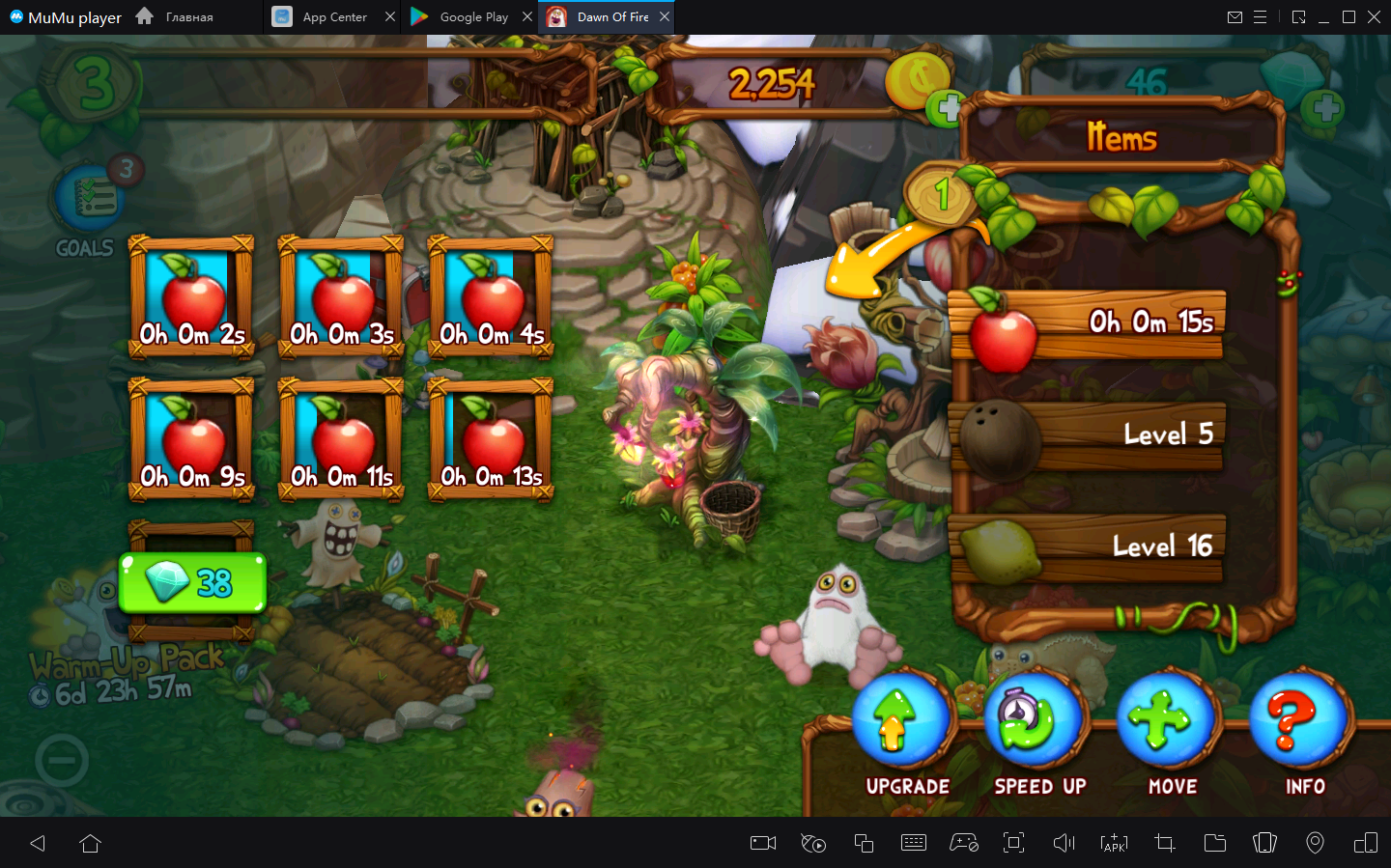The width and height of the screenshot is (1391, 868).
Task: Select the apple queue slot showing 13s
Action: [x=491, y=439]
